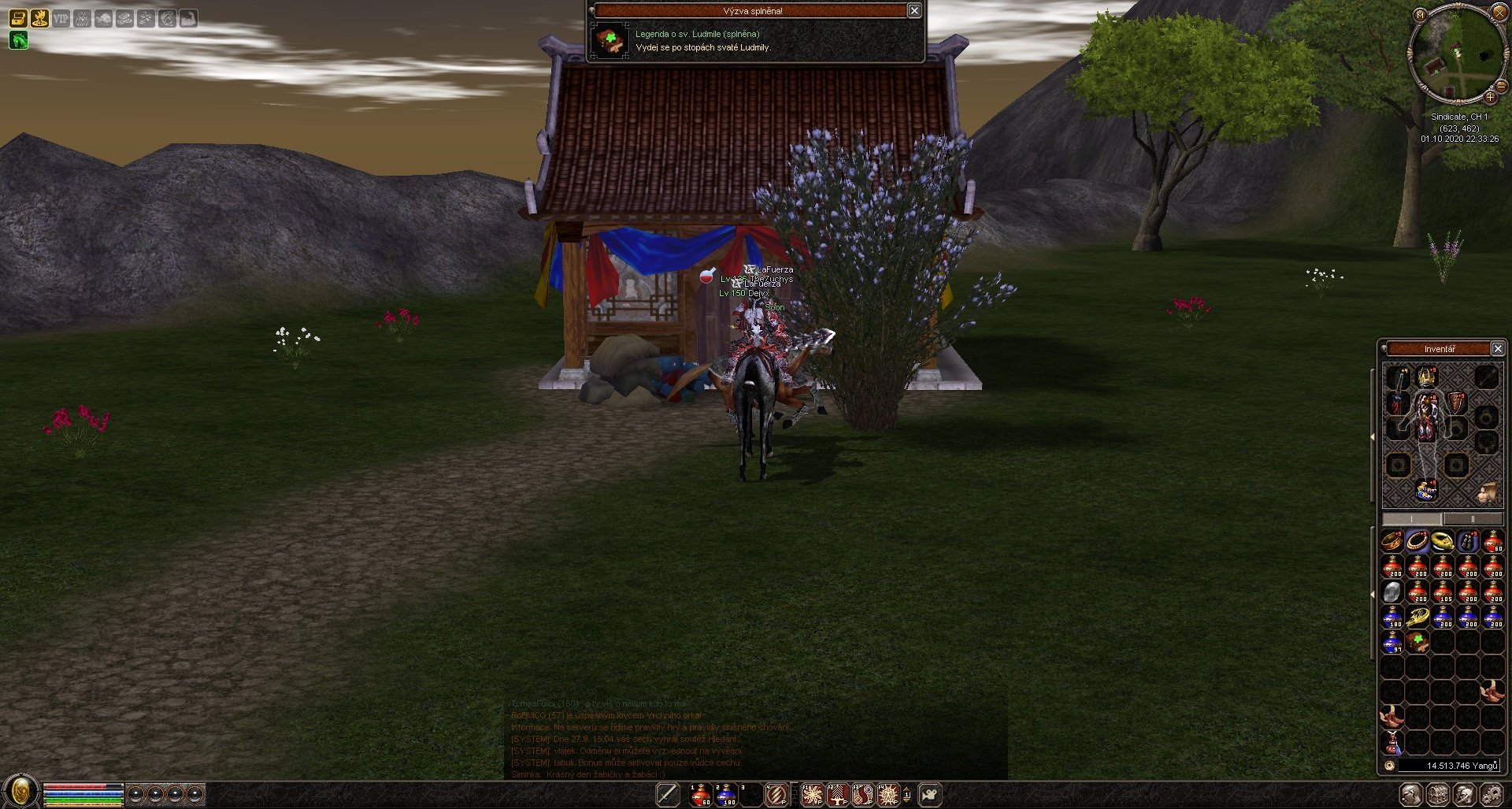Switch to inventory page I
Image resolution: width=1512 pixels, height=809 pixels.
(x=1412, y=519)
